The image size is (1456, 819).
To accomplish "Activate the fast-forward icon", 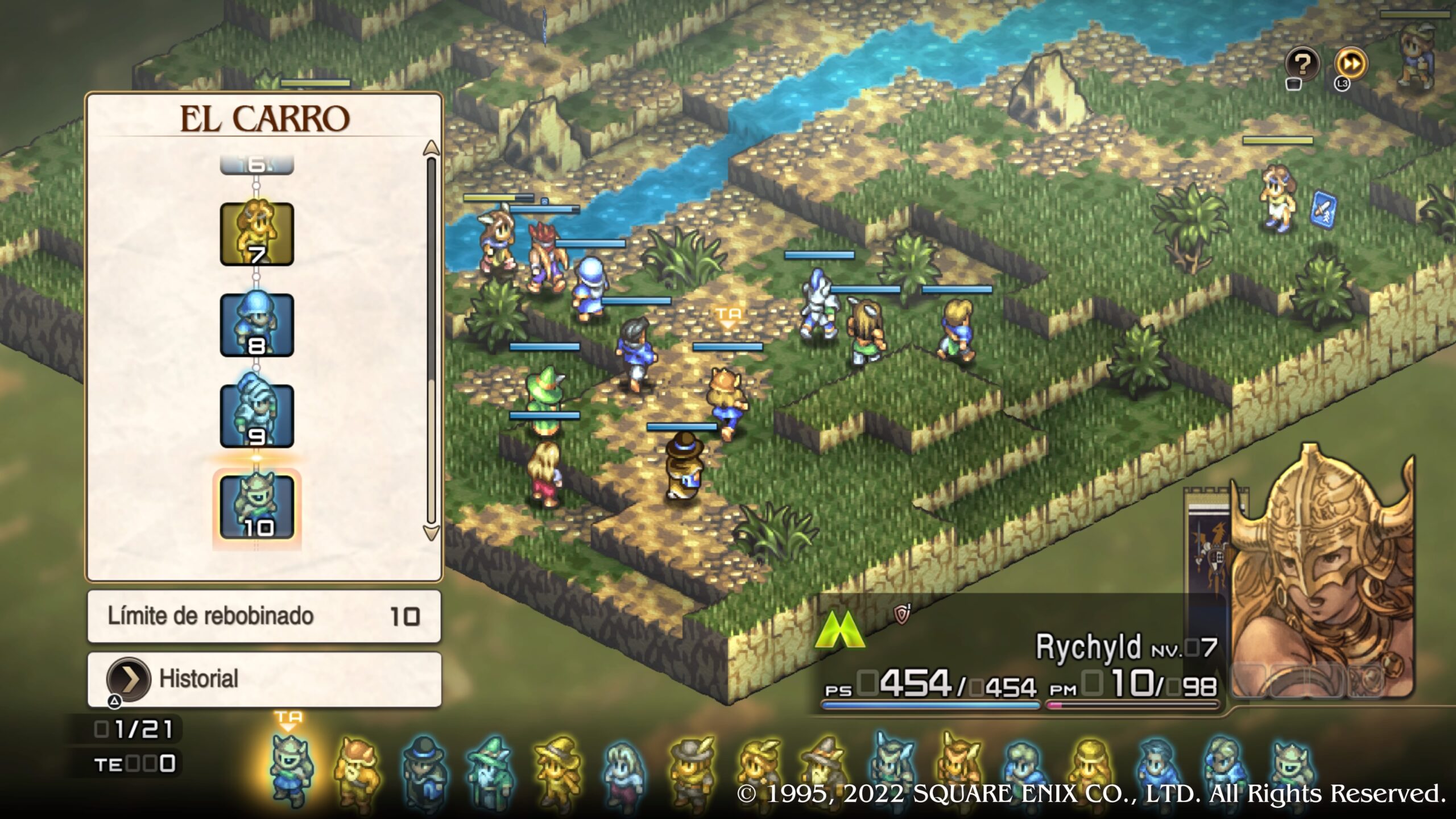I will [1351, 64].
